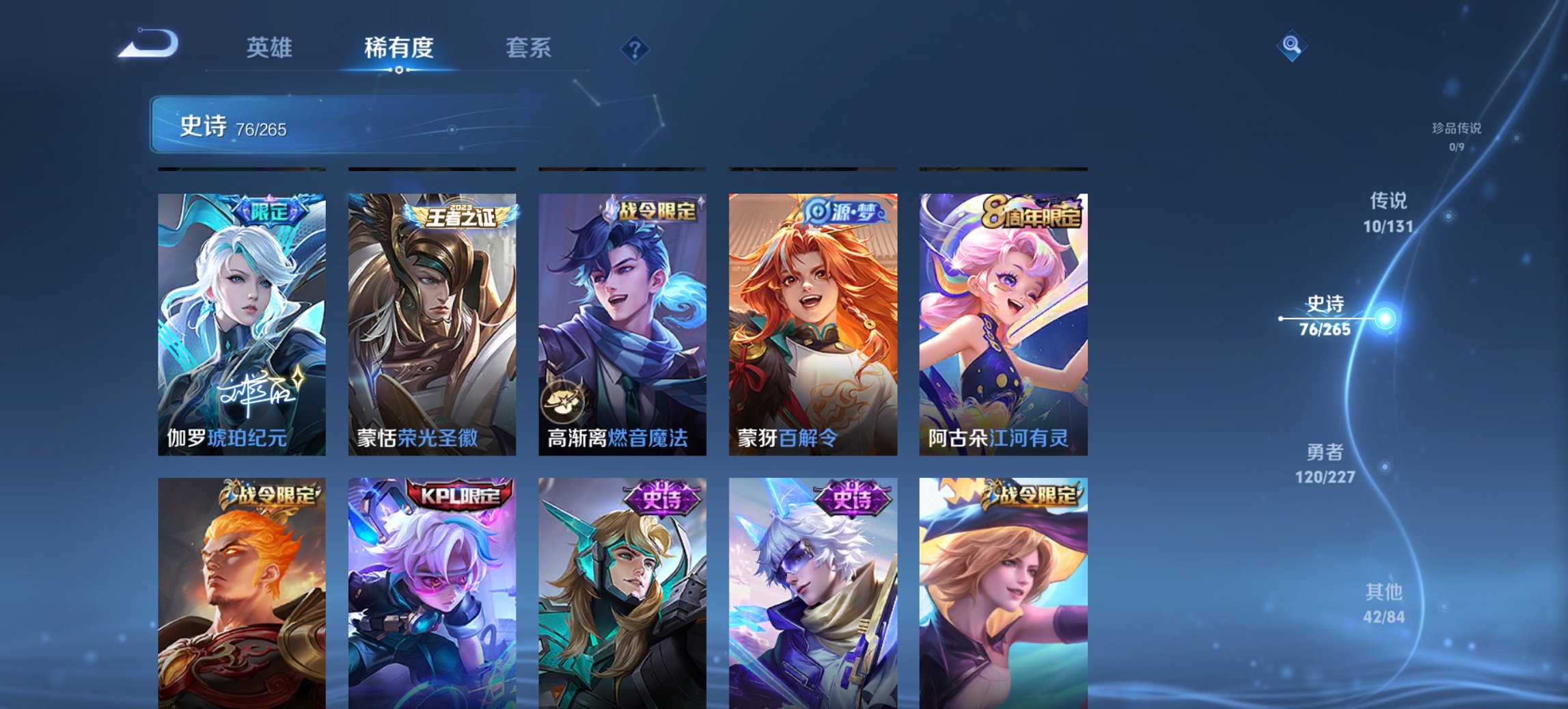Switch to the 套系 tab

[528, 48]
